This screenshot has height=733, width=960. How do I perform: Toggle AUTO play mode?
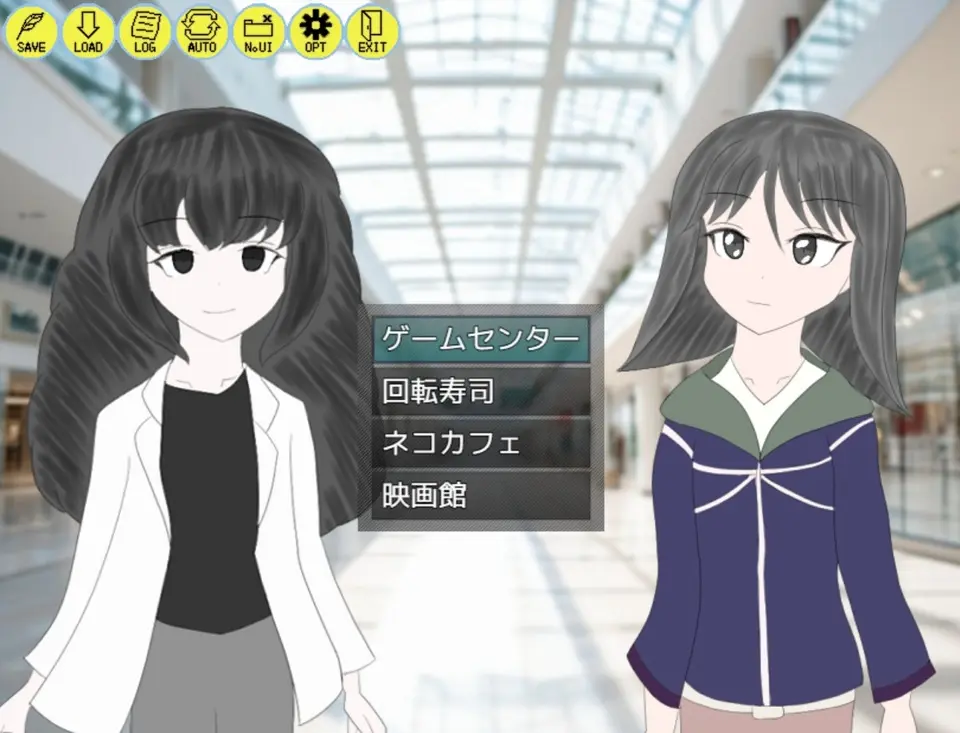202,31
